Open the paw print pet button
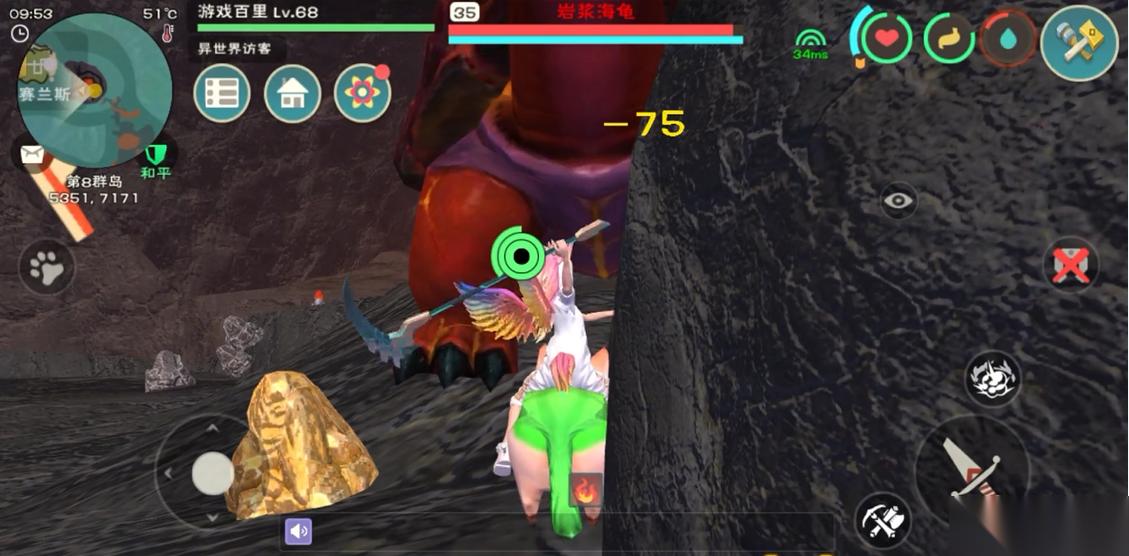The width and height of the screenshot is (1129, 556). click(x=47, y=267)
